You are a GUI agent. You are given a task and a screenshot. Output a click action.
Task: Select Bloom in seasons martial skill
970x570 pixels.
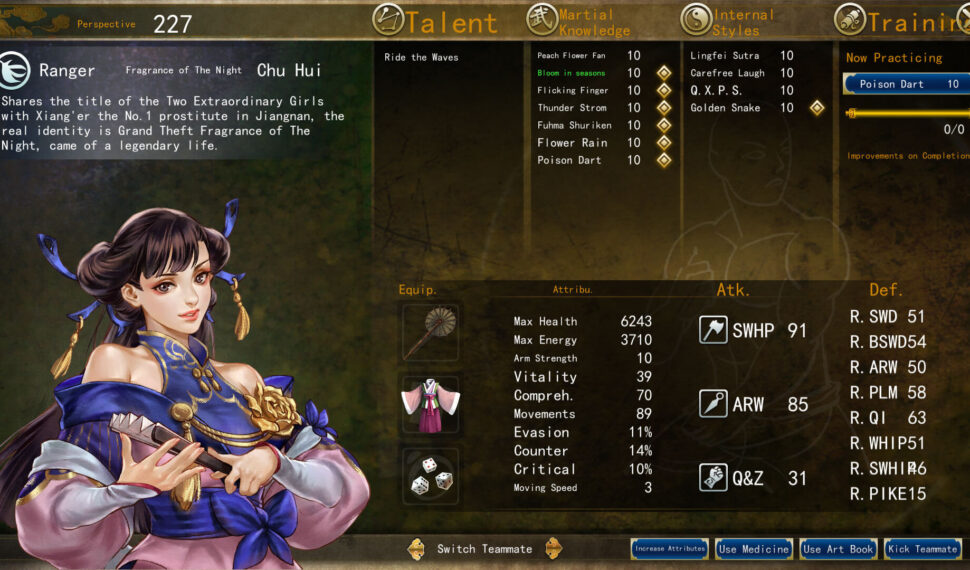tap(571, 73)
